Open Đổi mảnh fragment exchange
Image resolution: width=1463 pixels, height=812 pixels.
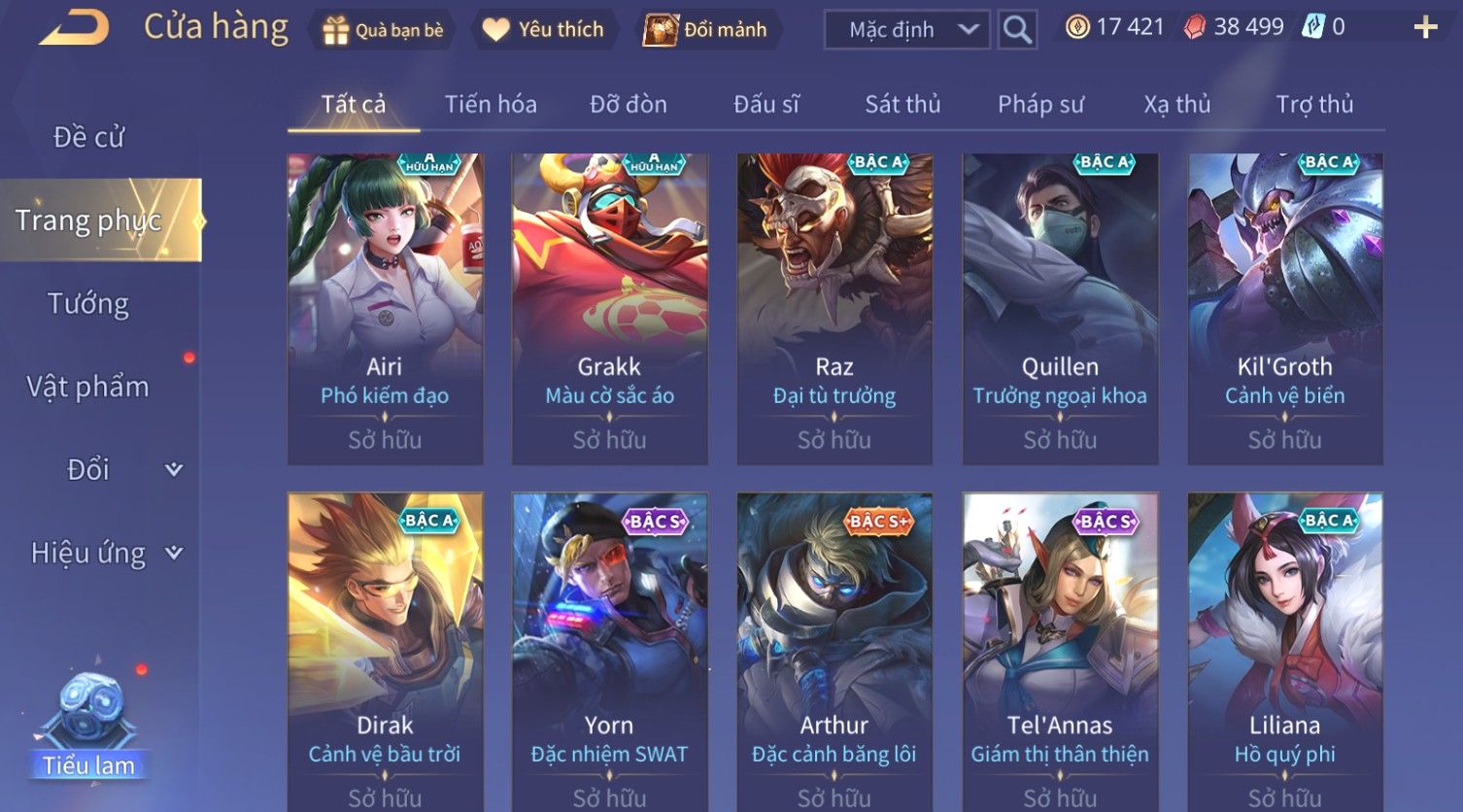point(706,30)
